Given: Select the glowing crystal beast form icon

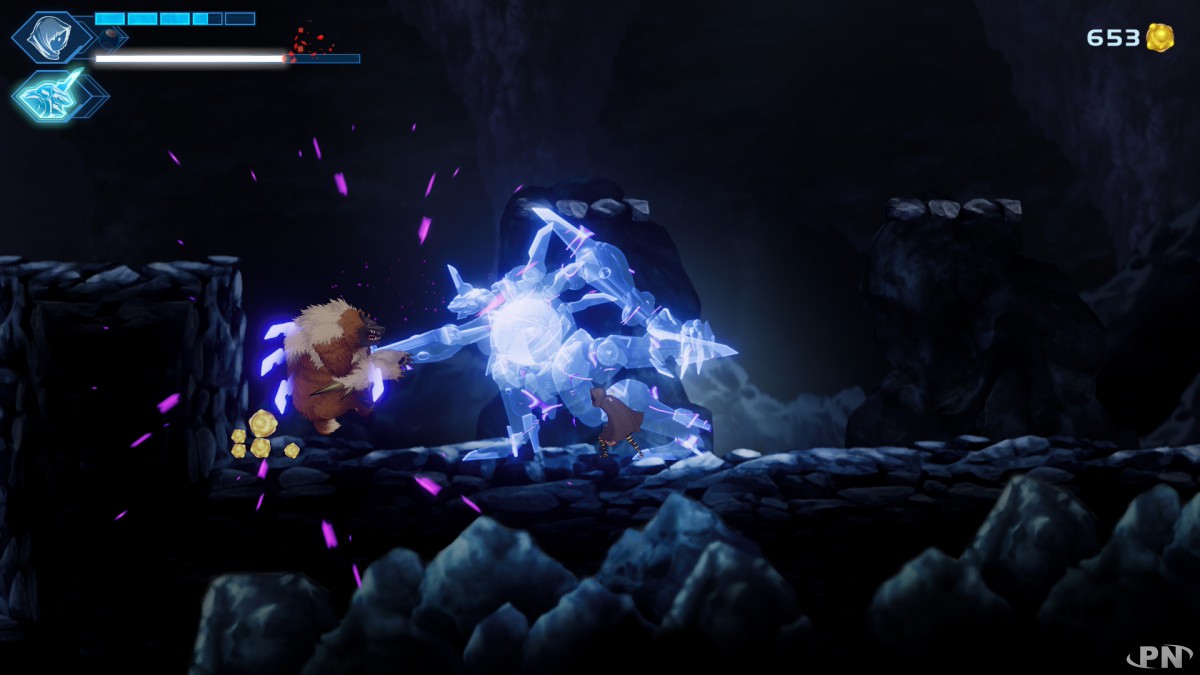Looking at the screenshot, I should (x=48, y=96).
